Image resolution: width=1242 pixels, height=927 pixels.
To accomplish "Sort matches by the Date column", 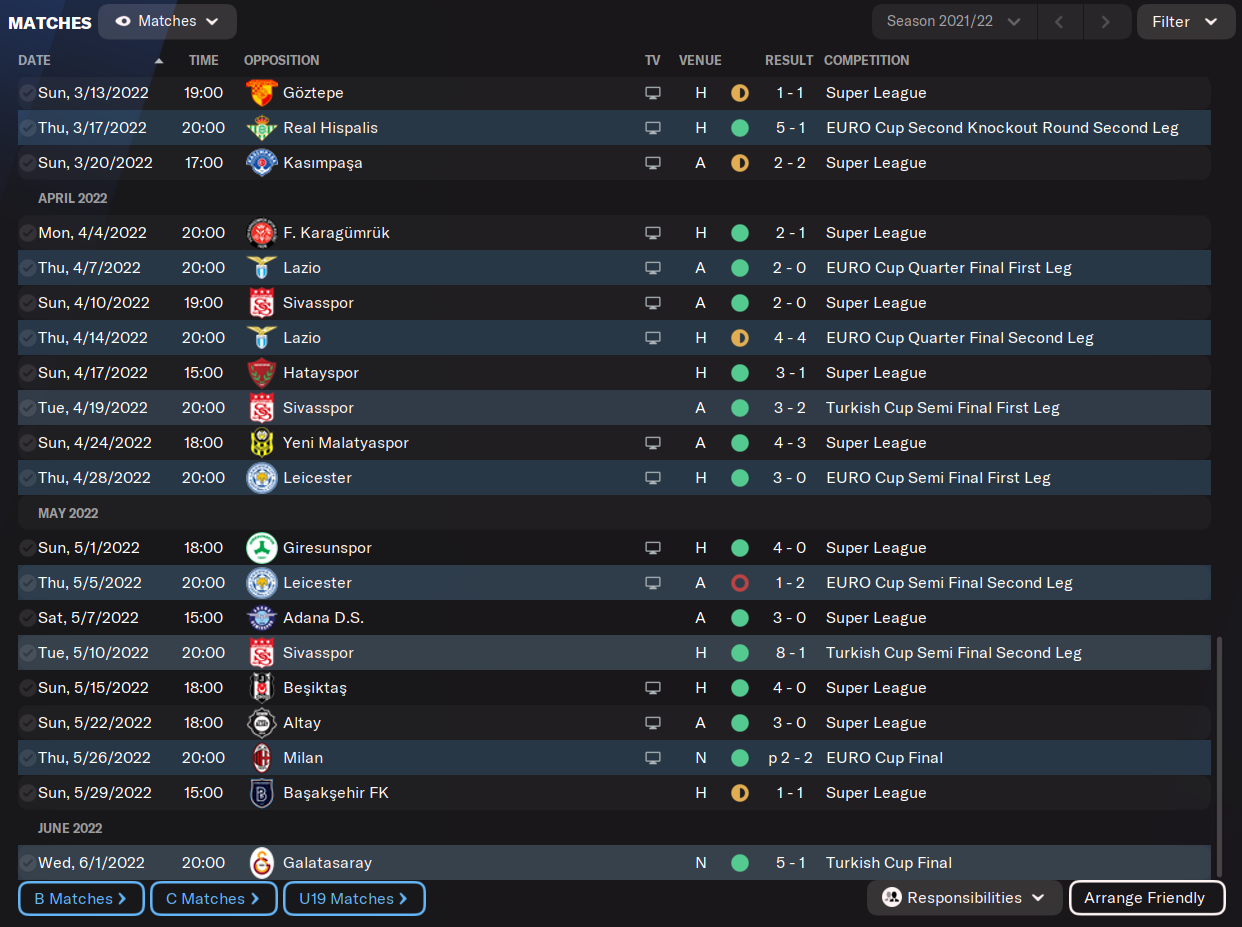I will click(35, 60).
